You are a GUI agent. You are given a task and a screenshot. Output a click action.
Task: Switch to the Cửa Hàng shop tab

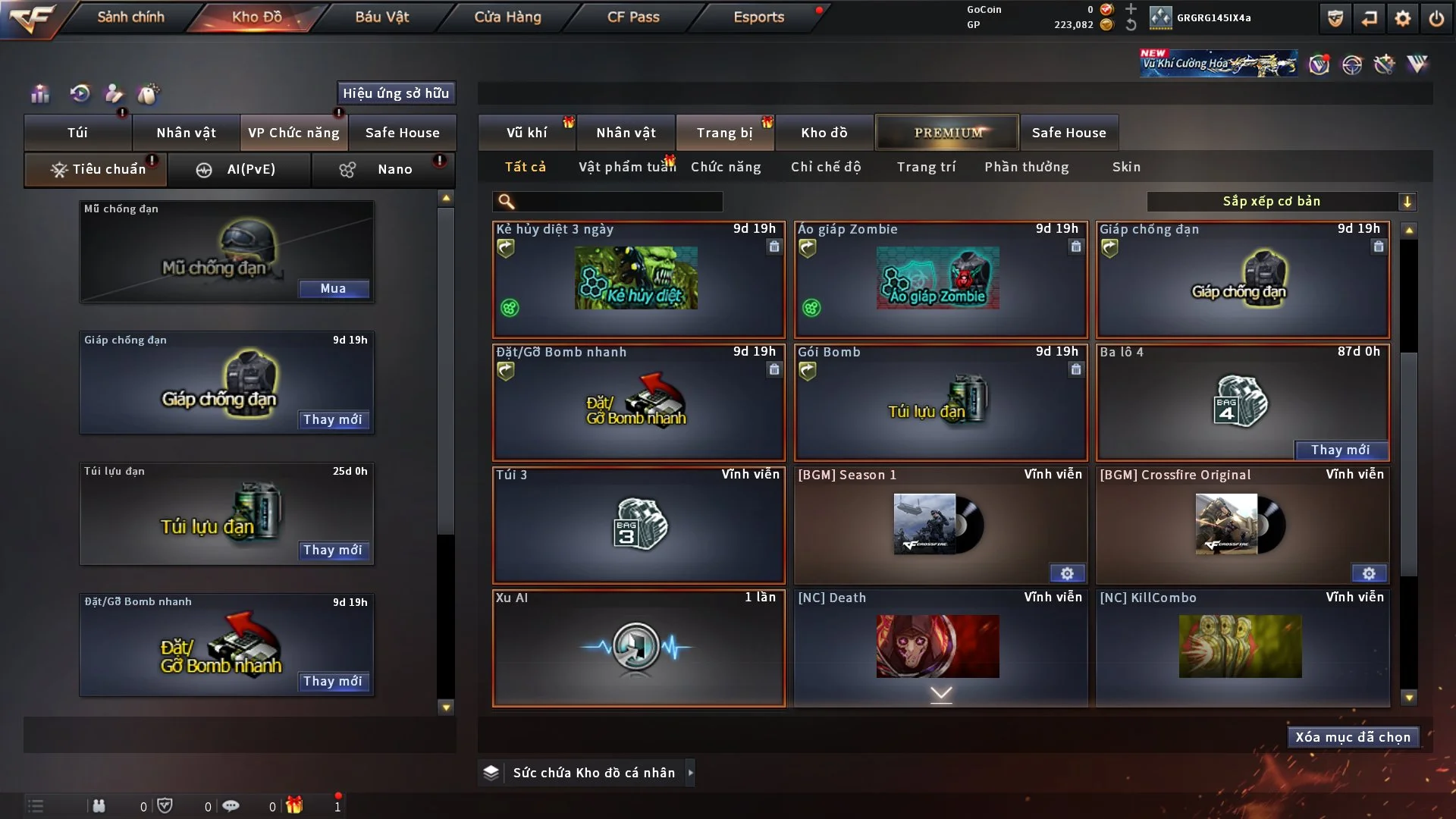[x=507, y=17]
